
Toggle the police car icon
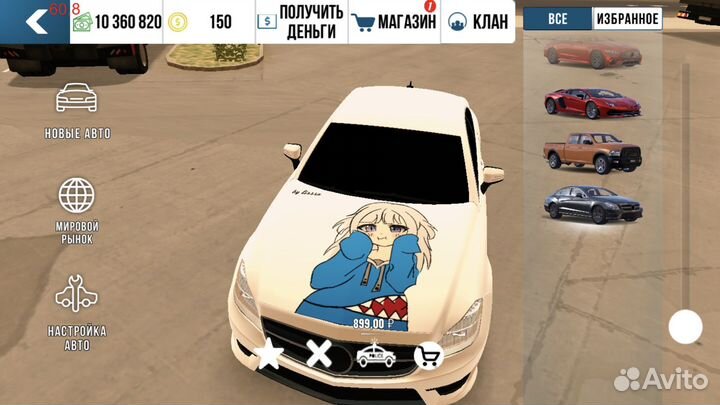pyautogui.click(x=375, y=355)
